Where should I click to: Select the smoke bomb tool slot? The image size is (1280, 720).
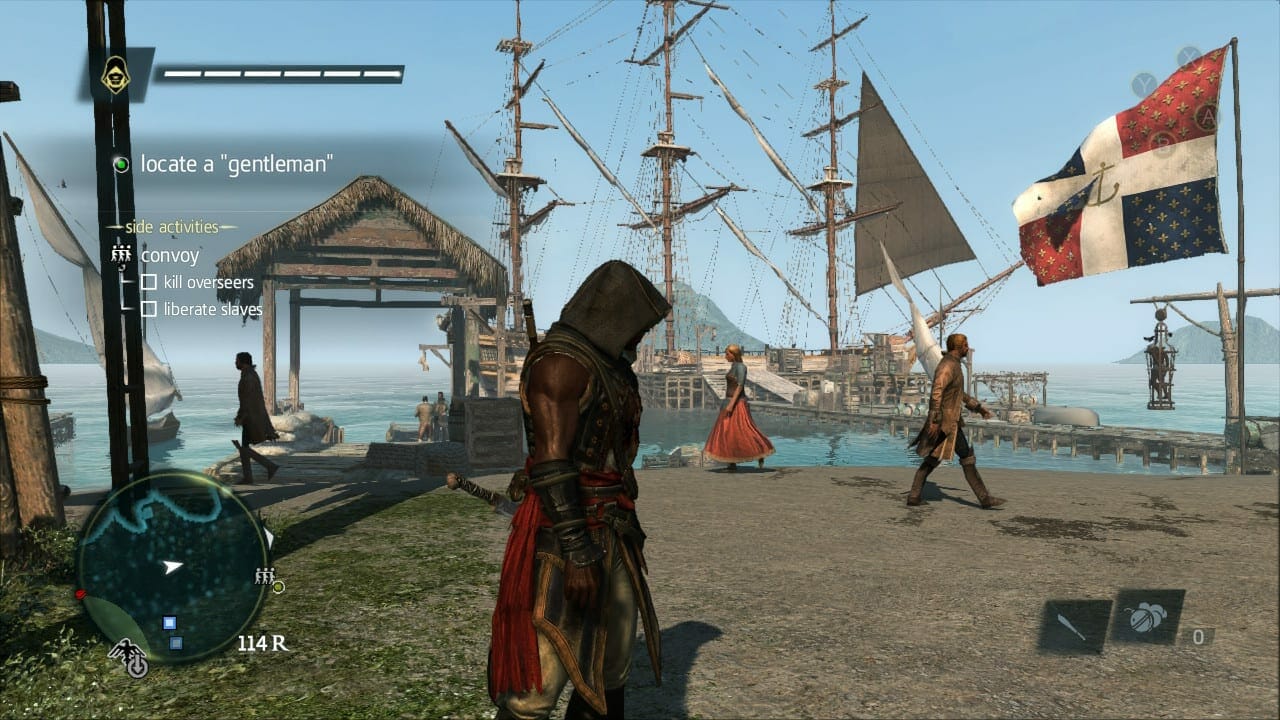coord(1146,618)
